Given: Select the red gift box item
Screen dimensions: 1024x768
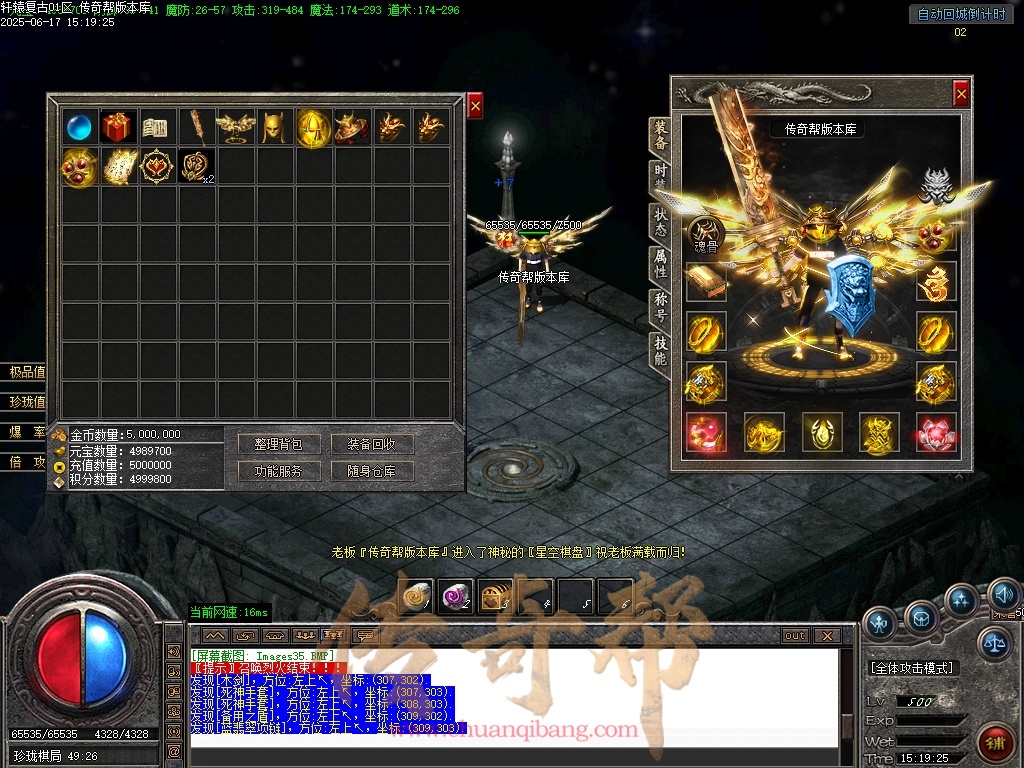Looking at the screenshot, I should click(118, 127).
